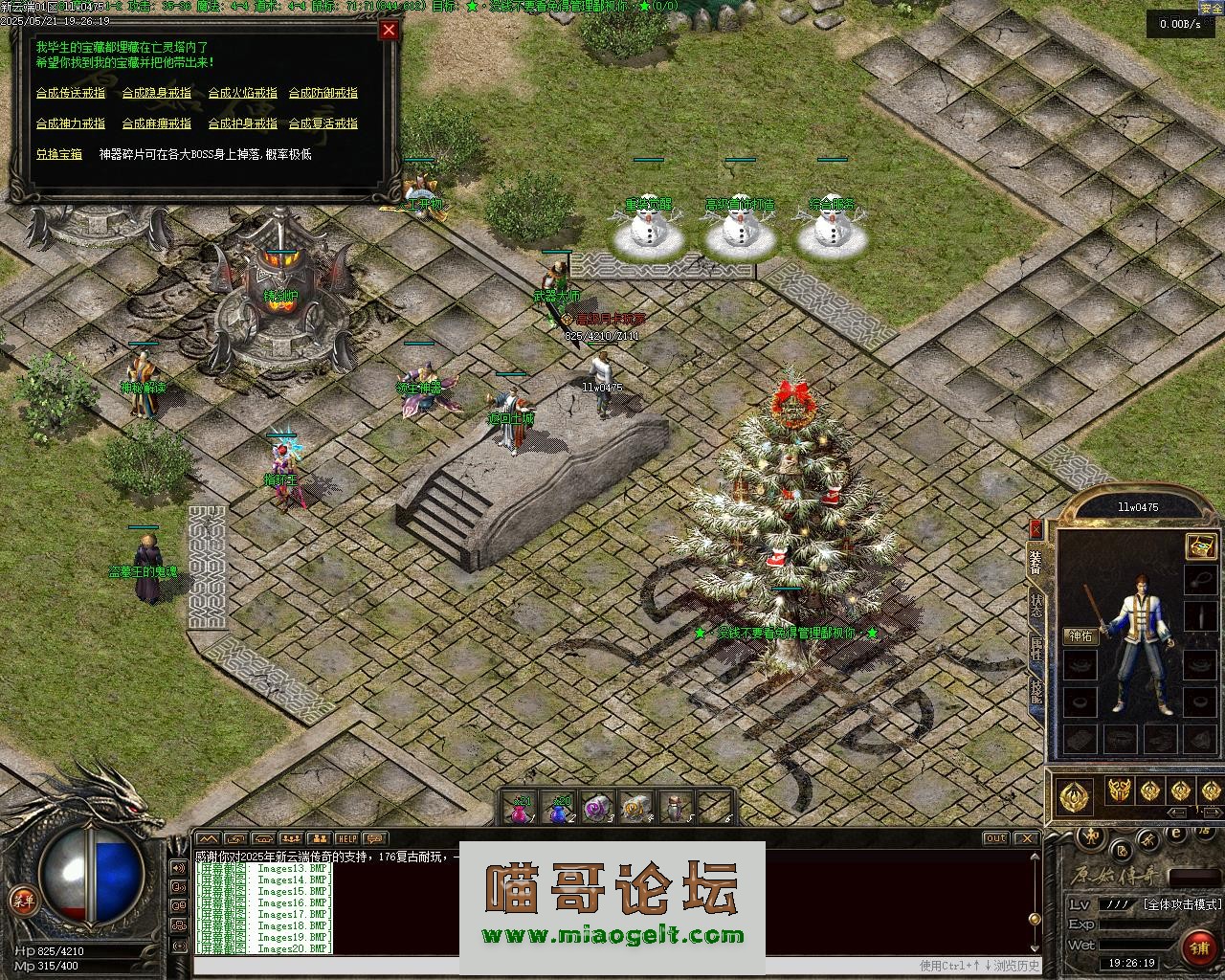Viewport: 1225px width, 980px height.
Task: Click the 合成火焰戒指 link
Action: pyautogui.click(x=243, y=93)
